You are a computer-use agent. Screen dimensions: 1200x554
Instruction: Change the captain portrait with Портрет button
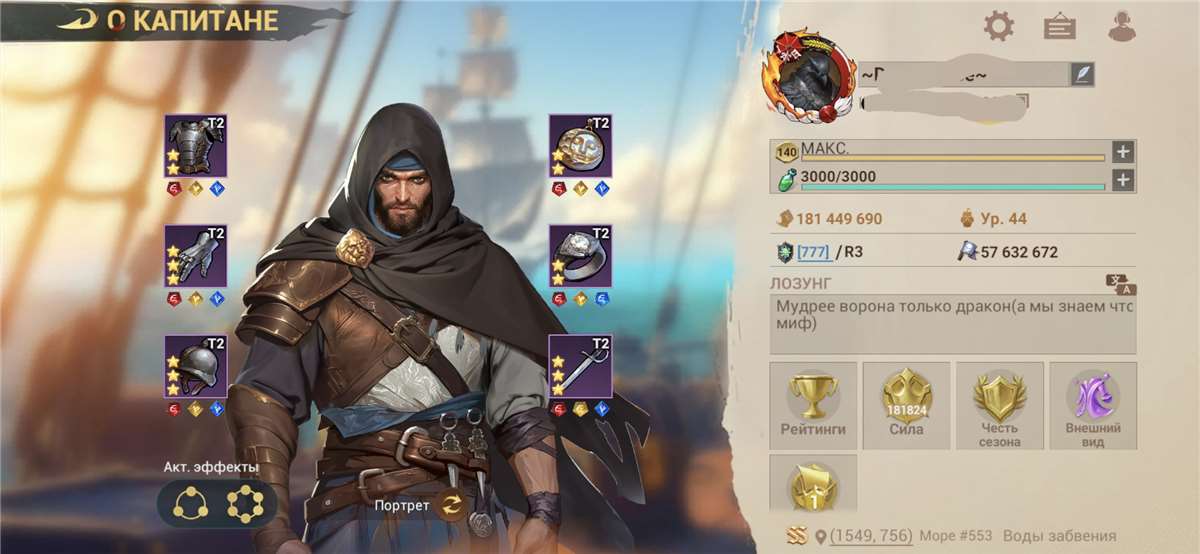point(451,505)
